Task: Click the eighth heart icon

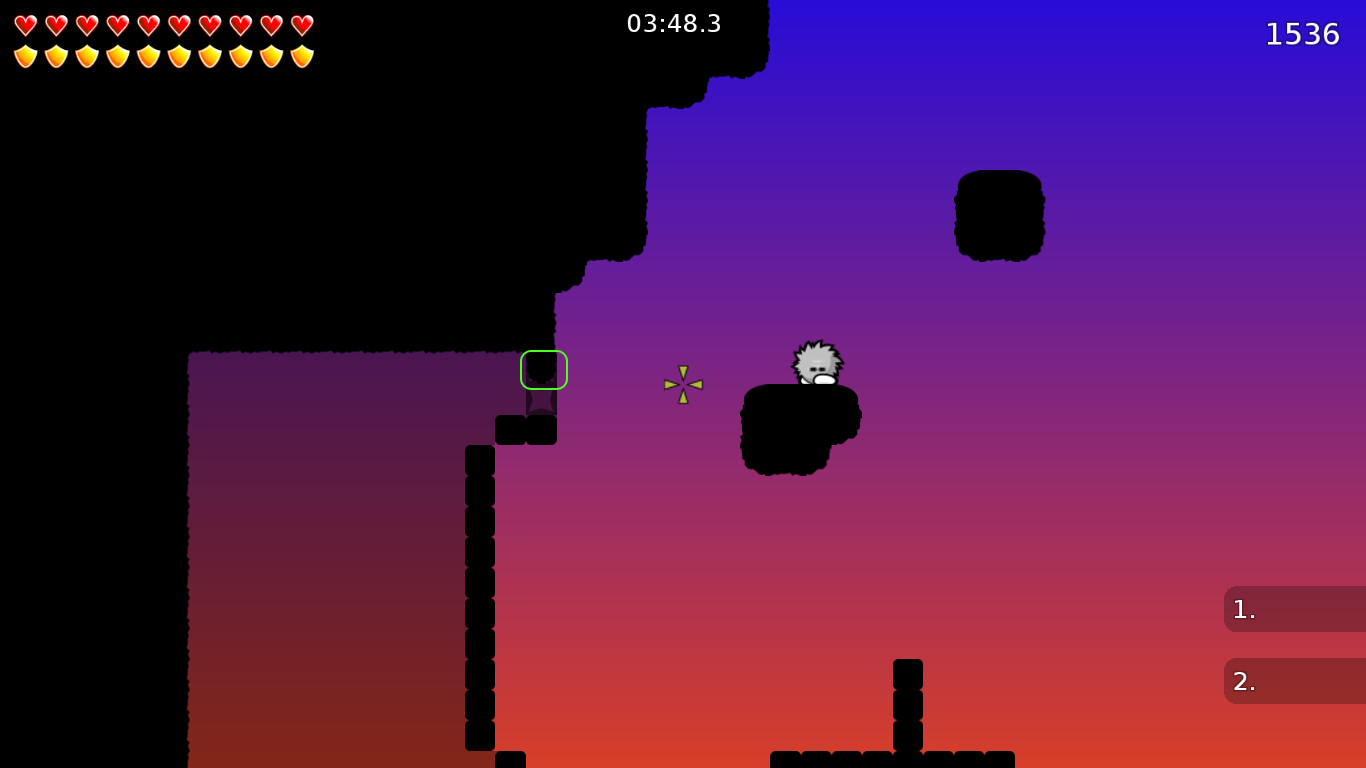Action: tap(243, 24)
